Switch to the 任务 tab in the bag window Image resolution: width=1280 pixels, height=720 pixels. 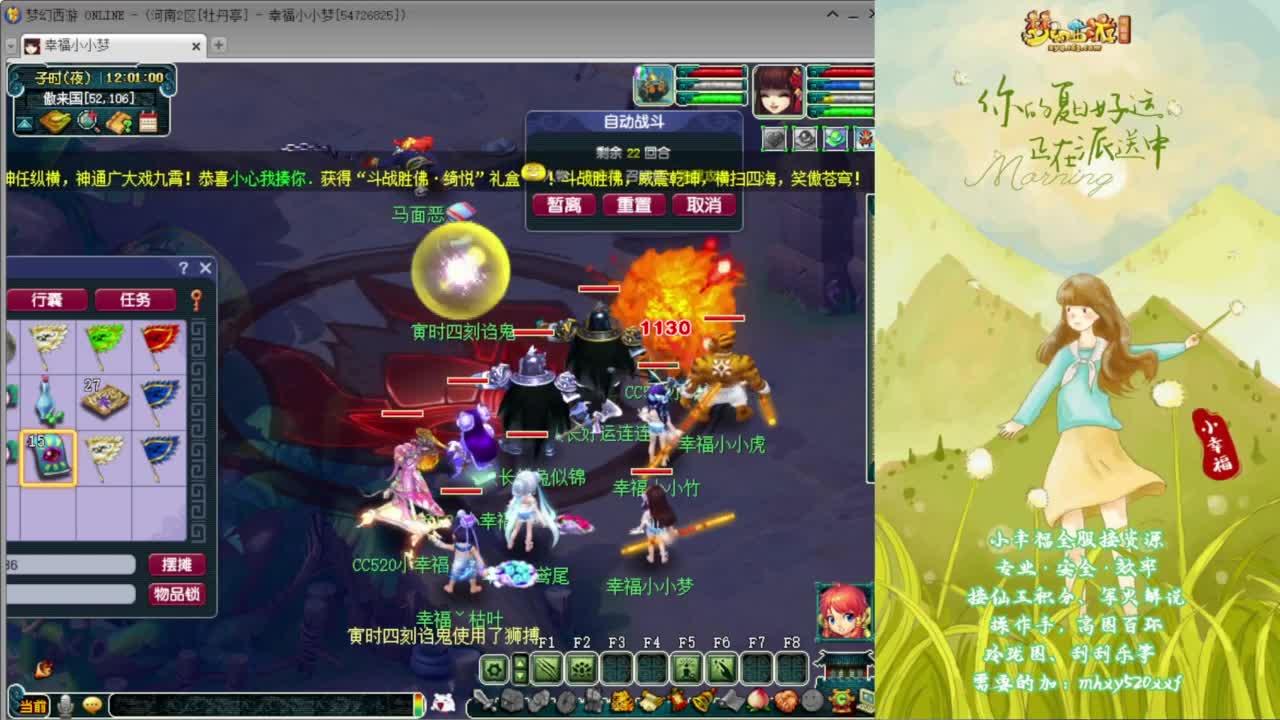pos(137,300)
